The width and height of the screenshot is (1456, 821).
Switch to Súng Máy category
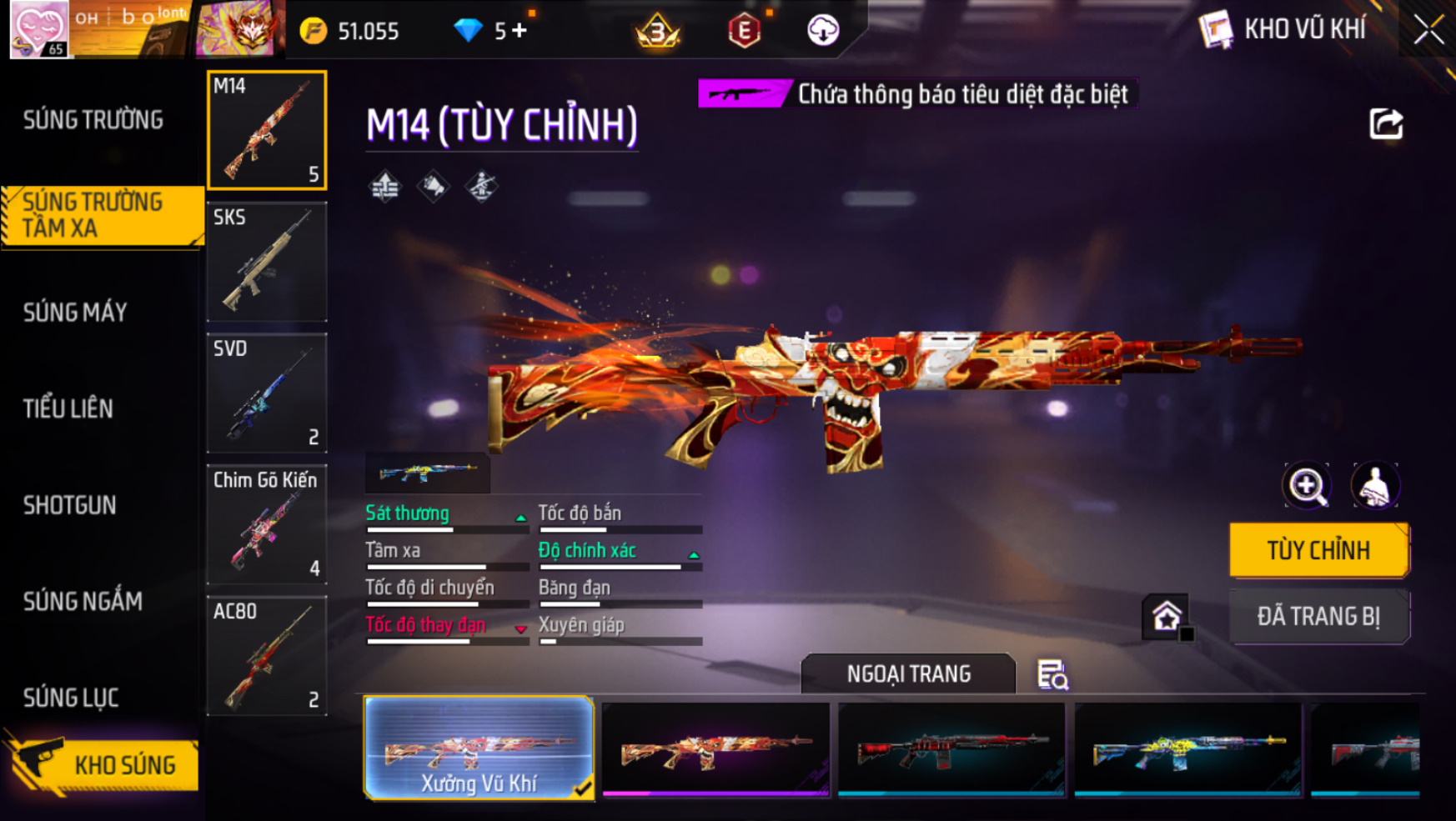(76, 313)
